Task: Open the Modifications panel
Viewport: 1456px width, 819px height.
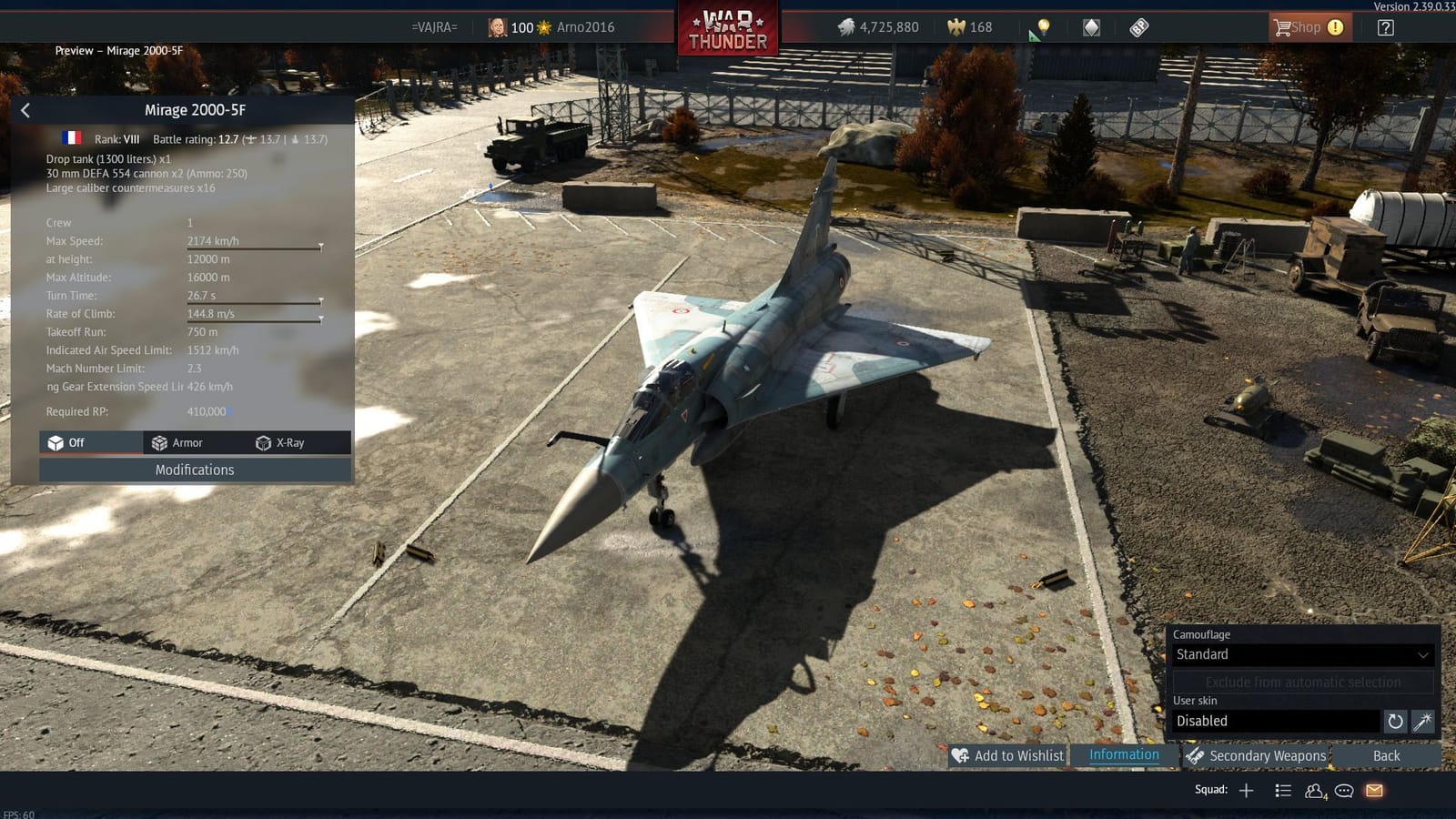Action: pyautogui.click(x=194, y=470)
